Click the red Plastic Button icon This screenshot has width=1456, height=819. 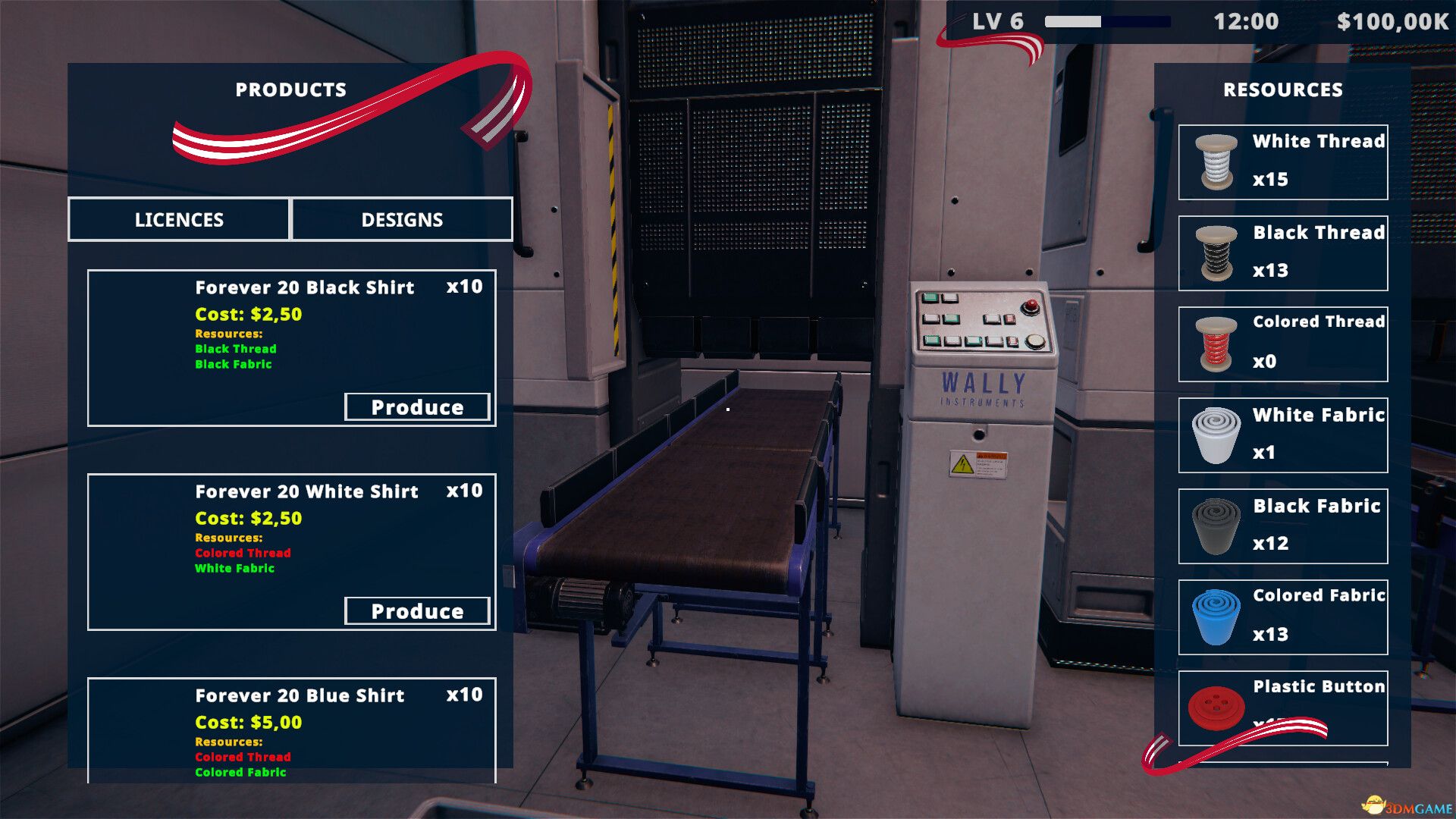click(x=1217, y=707)
